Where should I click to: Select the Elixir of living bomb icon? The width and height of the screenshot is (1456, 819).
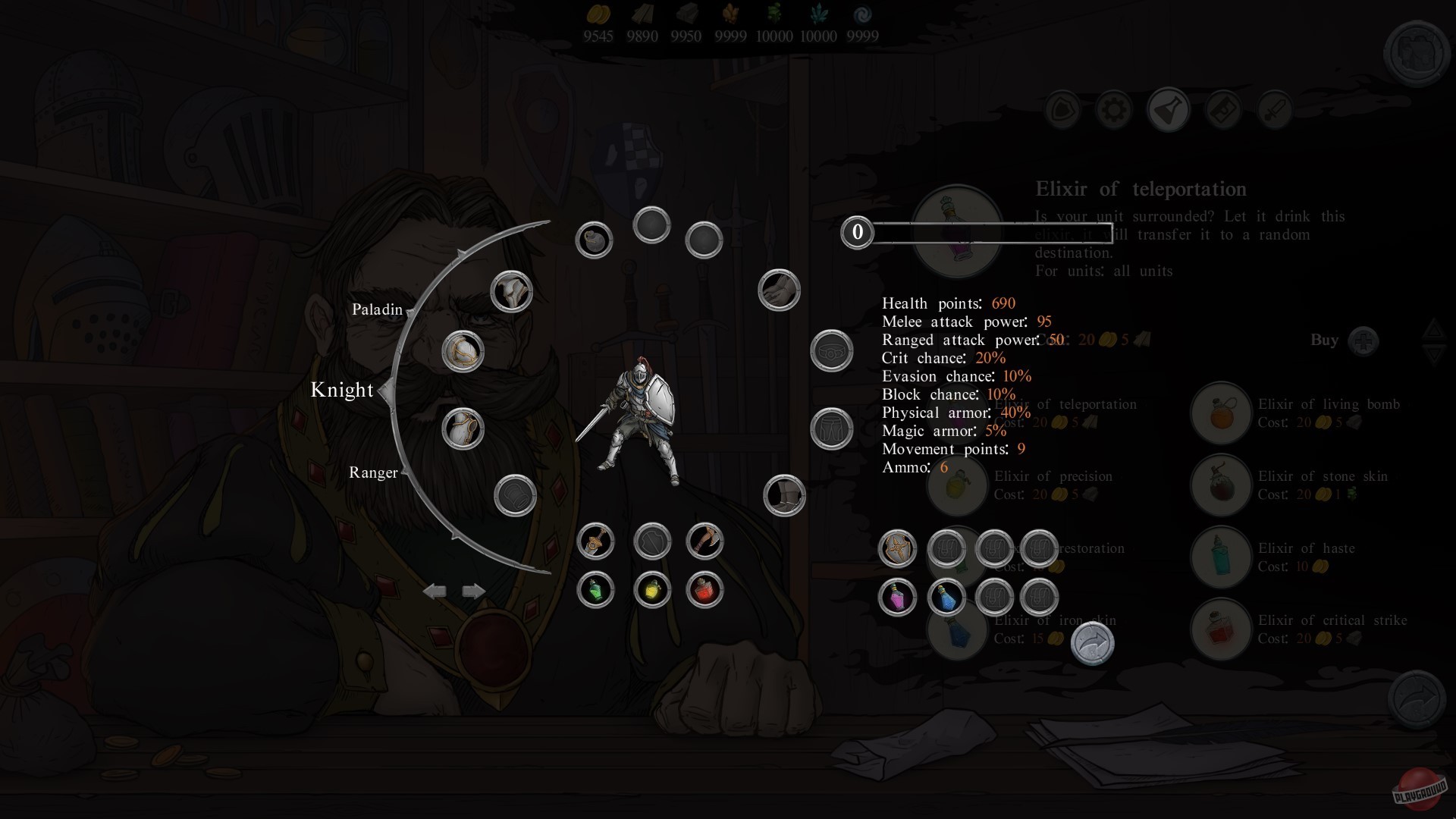tap(1221, 413)
